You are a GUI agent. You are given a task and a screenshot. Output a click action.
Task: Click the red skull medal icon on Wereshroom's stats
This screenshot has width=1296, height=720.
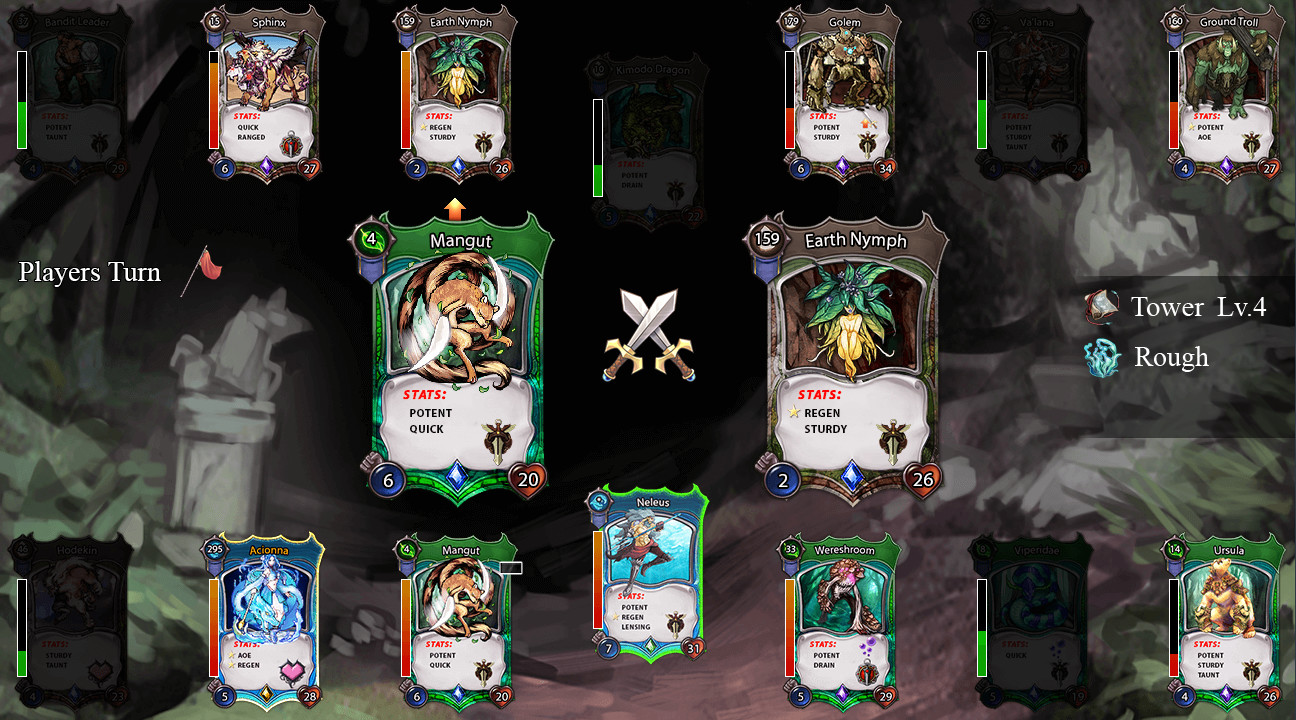pos(866,675)
